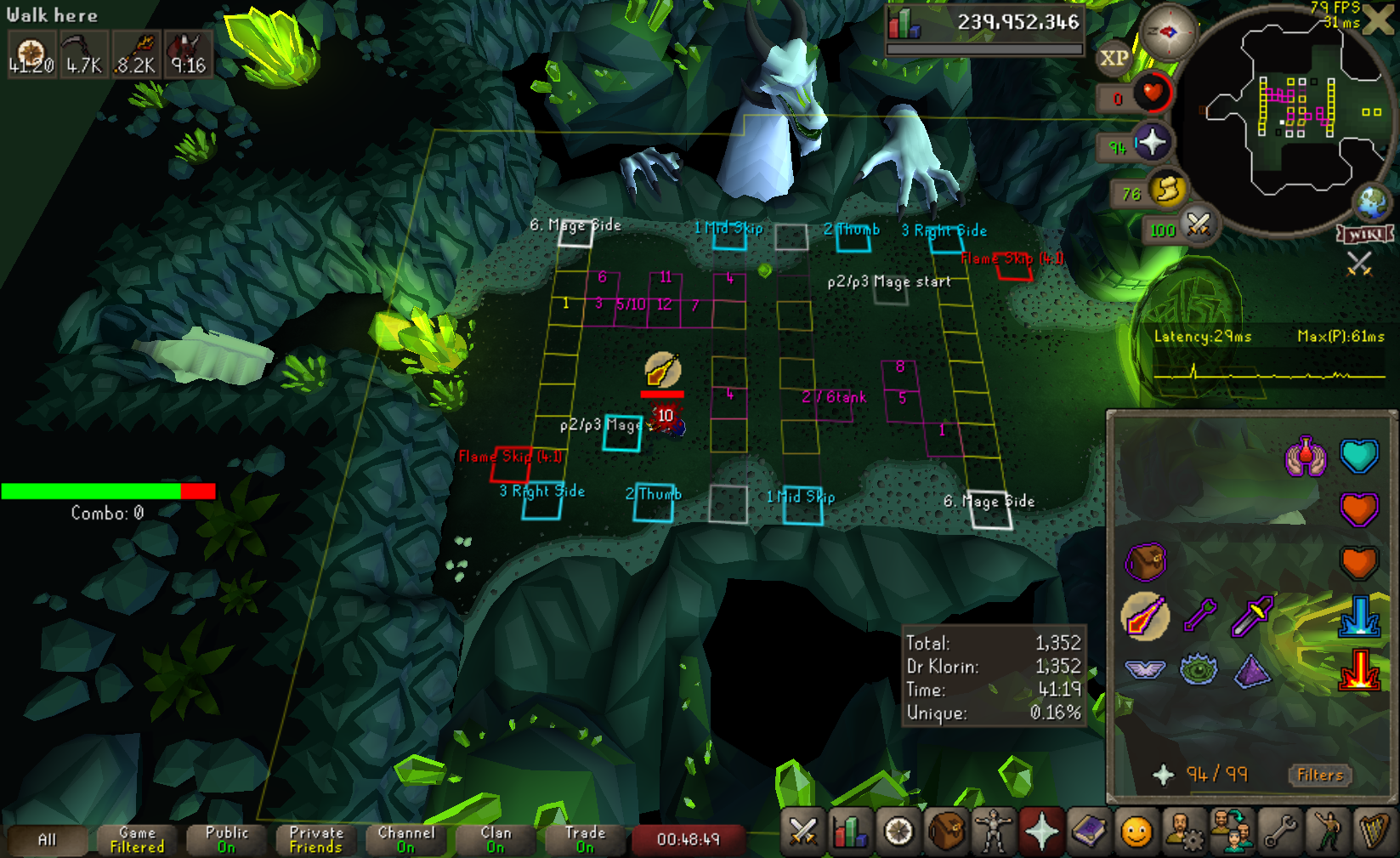Image resolution: width=1400 pixels, height=858 pixels.
Task: Open the worn equipment tab
Action: tap(993, 832)
